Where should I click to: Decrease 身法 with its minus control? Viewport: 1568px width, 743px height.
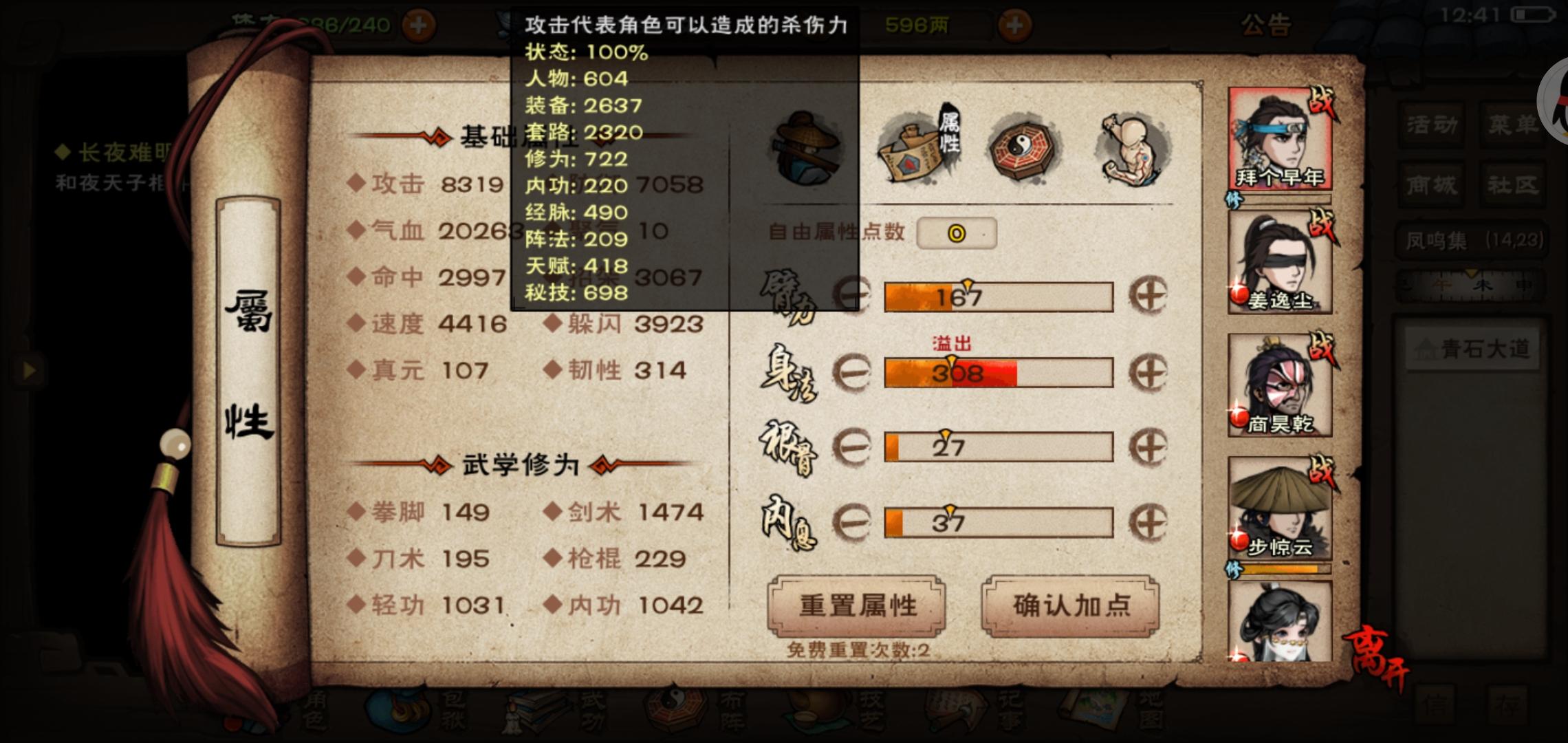pyautogui.click(x=851, y=373)
